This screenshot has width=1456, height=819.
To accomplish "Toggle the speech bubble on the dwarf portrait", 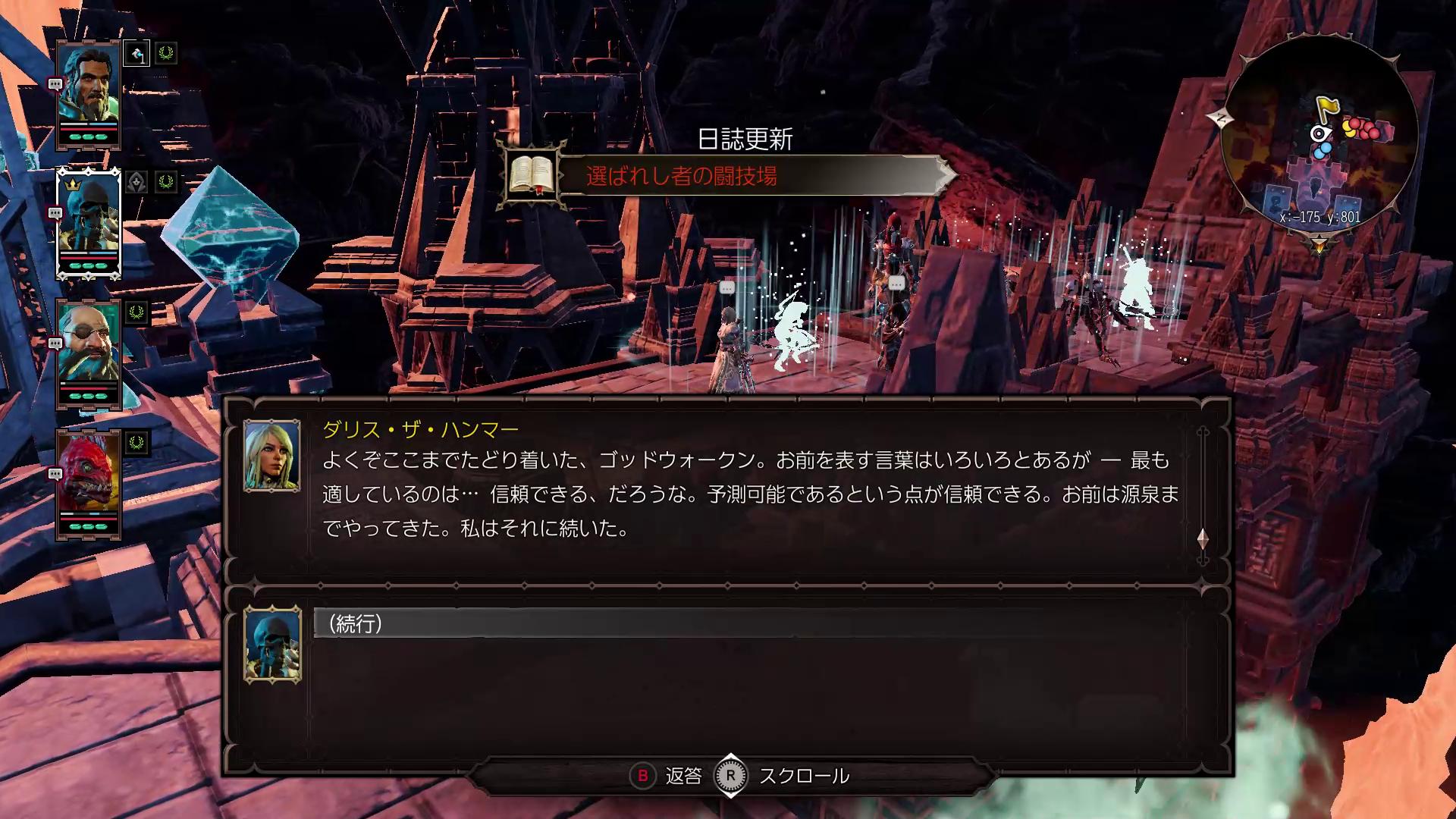I will pyautogui.click(x=55, y=341).
